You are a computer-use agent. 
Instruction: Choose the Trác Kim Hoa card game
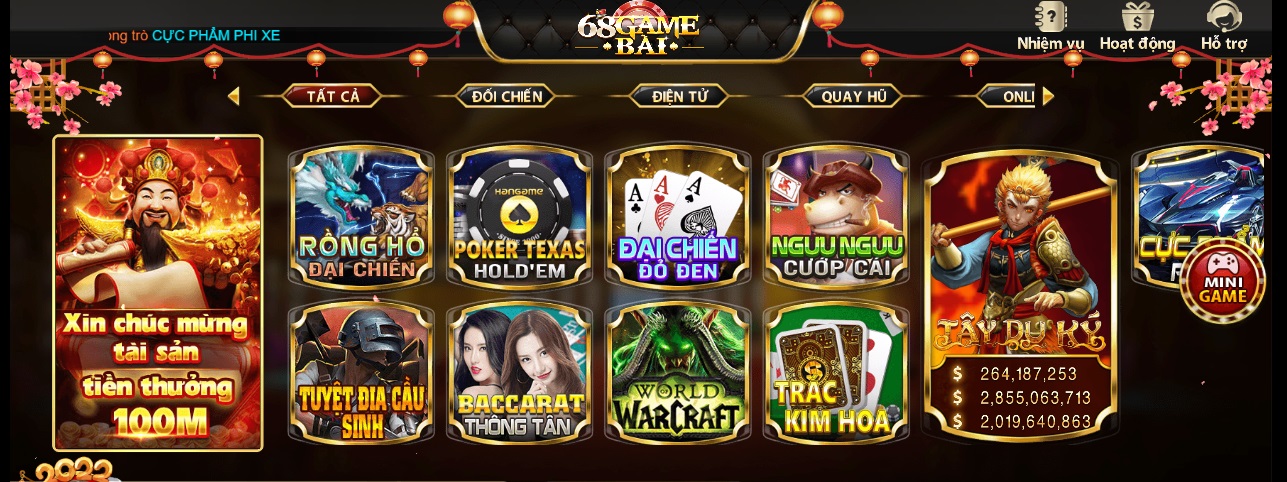click(836, 374)
